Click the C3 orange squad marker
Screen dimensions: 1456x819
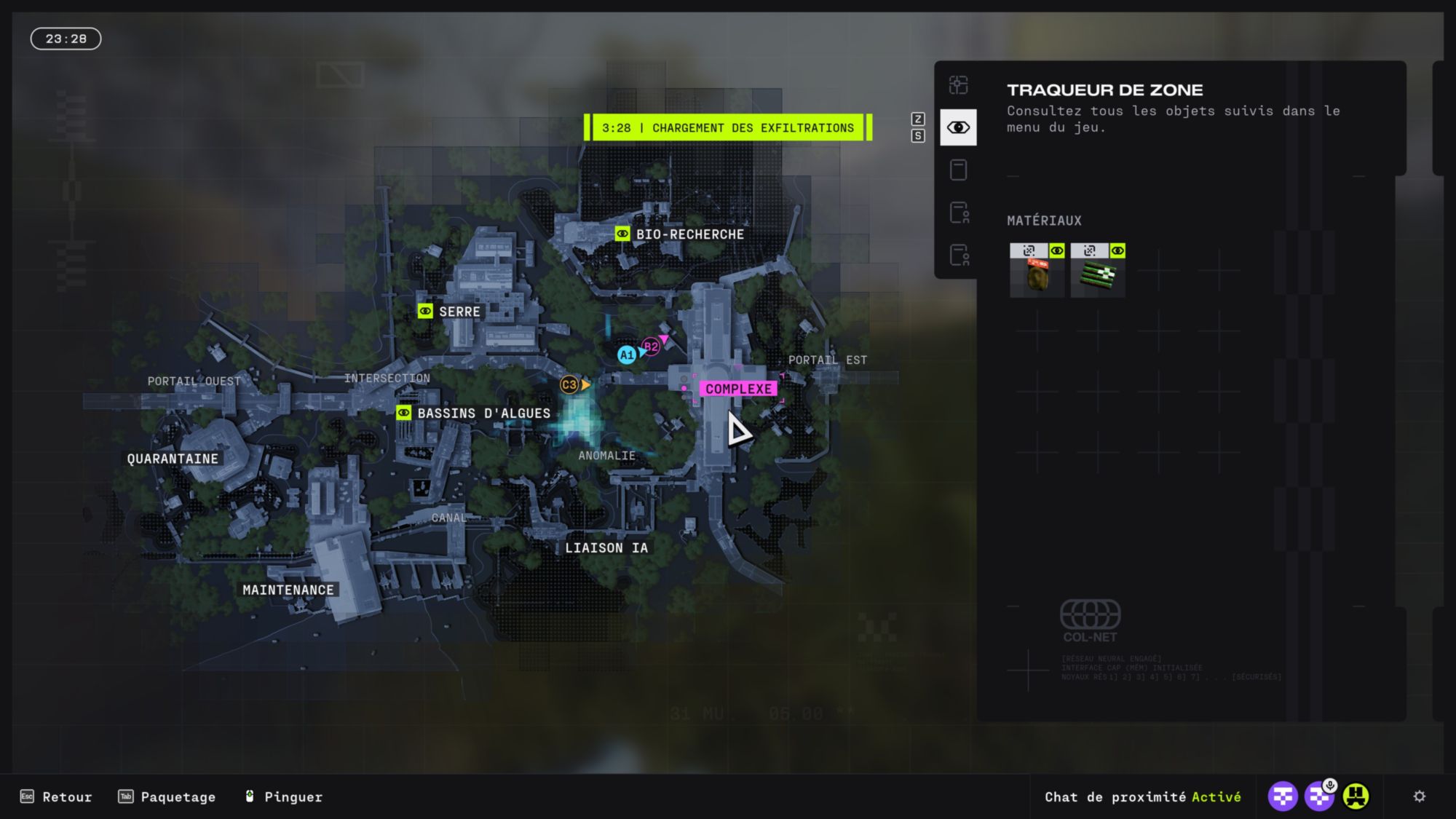[569, 384]
